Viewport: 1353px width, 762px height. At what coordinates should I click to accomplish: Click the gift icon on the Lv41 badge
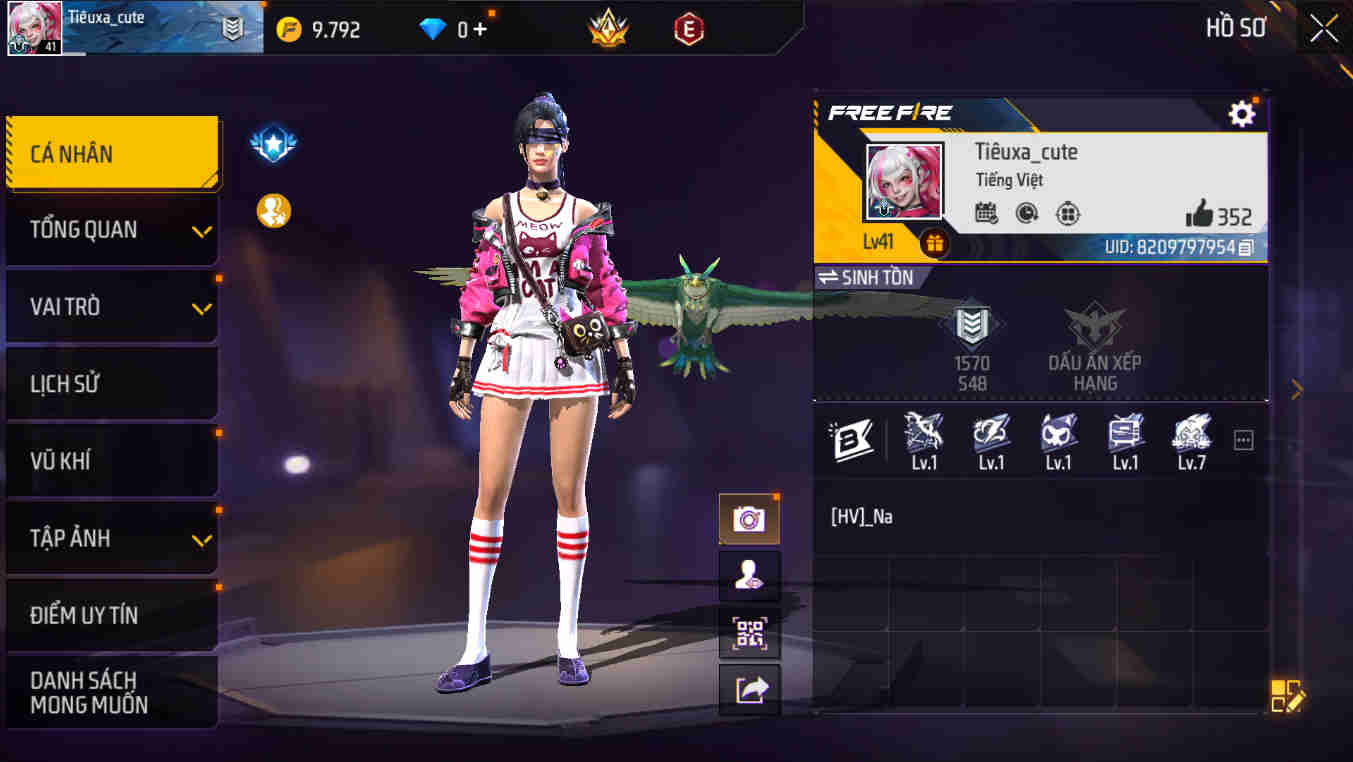[x=932, y=242]
